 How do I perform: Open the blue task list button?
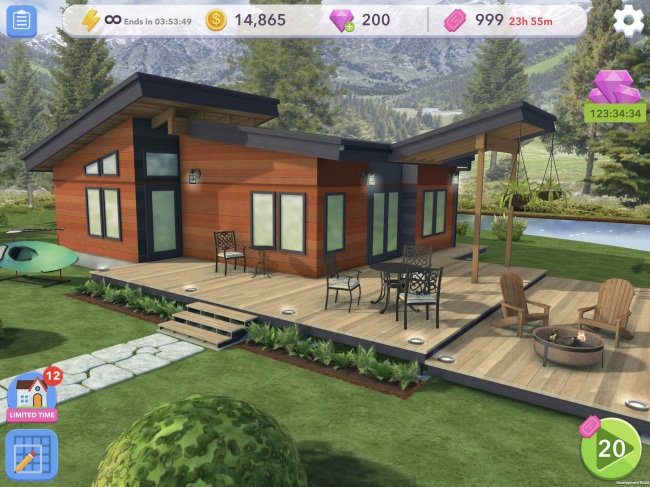(x=20, y=21)
